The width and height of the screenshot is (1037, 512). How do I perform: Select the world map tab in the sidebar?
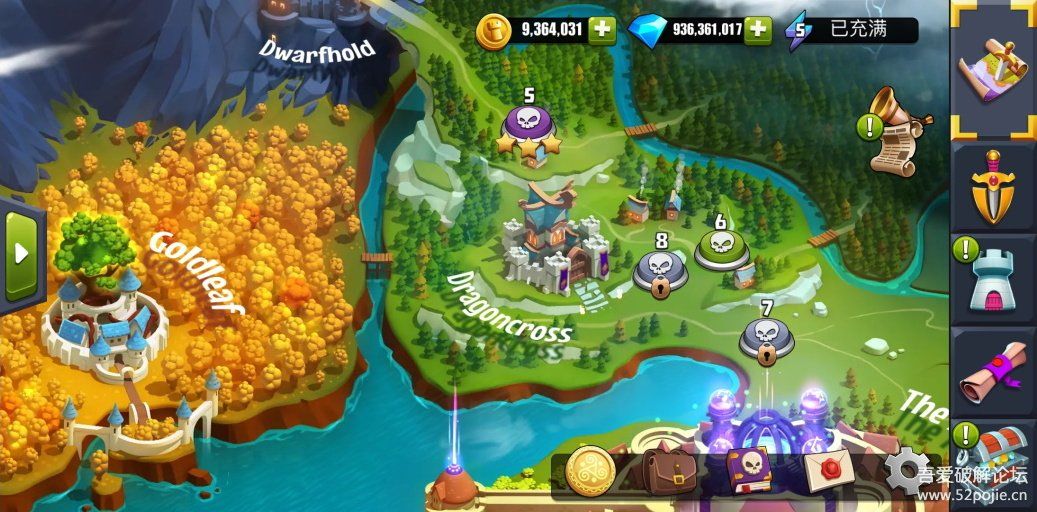click(992, 68)
